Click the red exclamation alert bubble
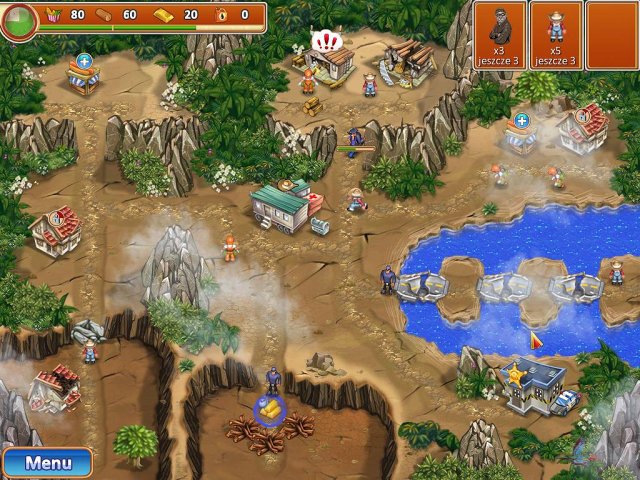Screen dimensions: 640x480 pos(325,41)
